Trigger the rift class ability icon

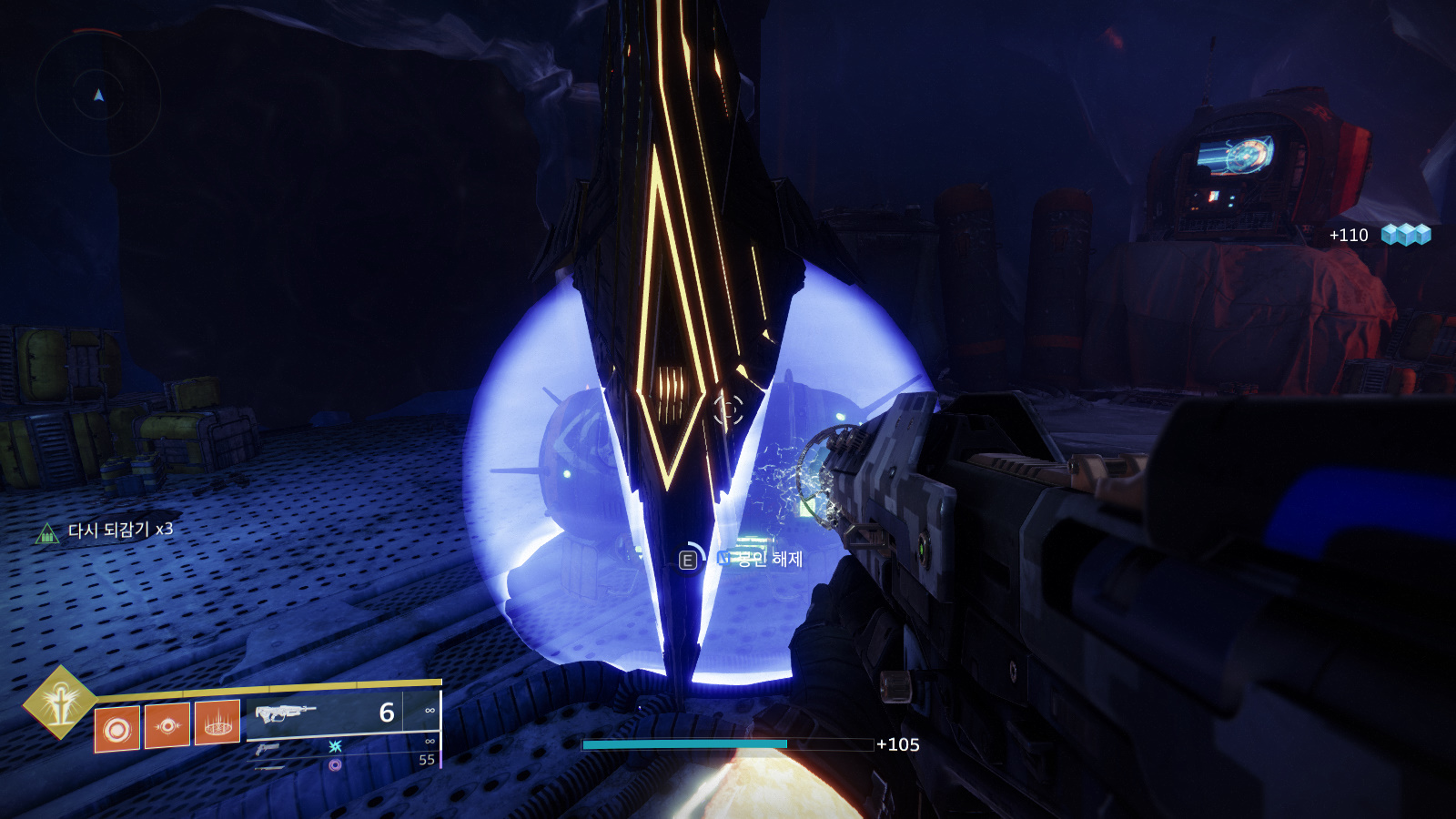coord(217,722)
